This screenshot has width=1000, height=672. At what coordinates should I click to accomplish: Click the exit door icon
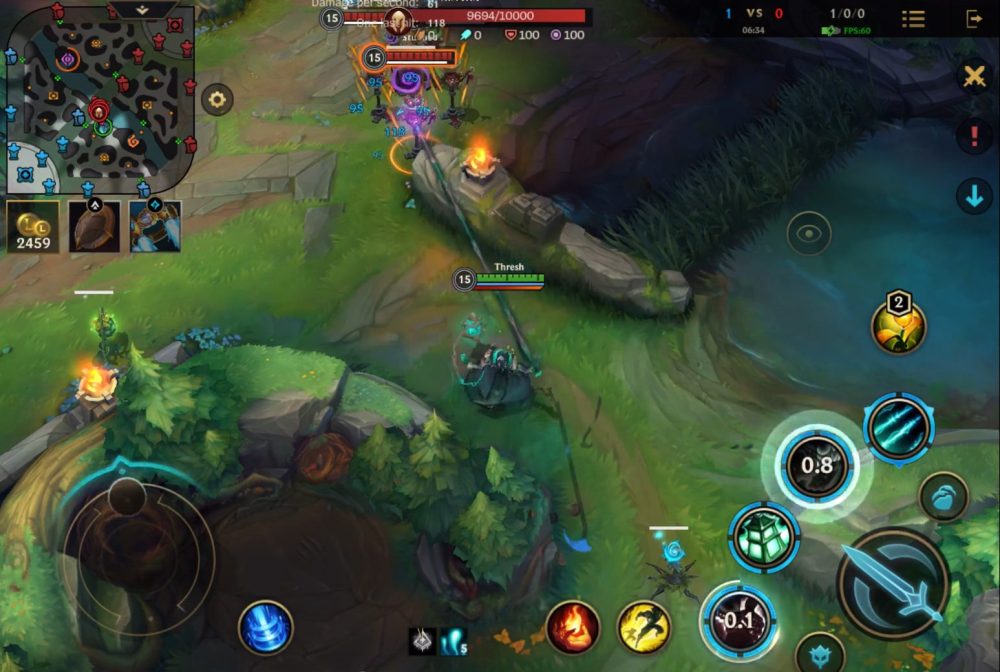(x=973, y=19)
